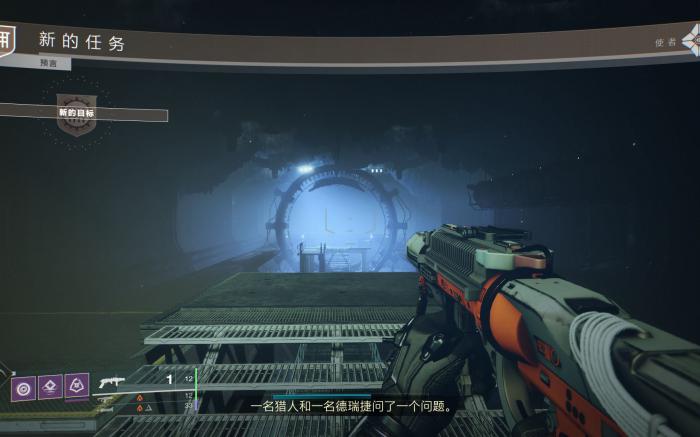The image size is (700, 437).
Task: Activate the purple circular grenade ability icon
Action: 23,387
